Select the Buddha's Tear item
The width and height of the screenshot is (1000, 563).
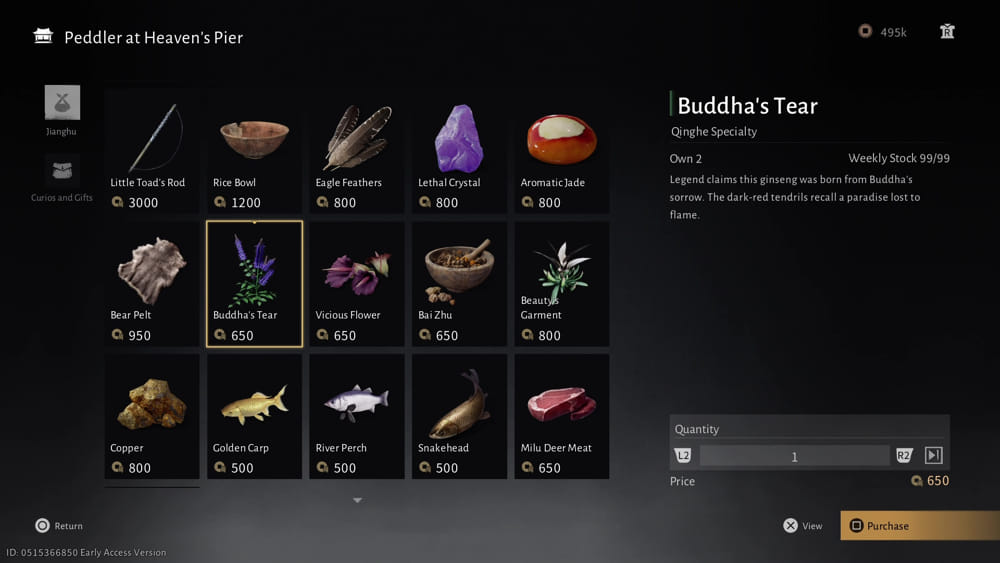coord(254,284)
